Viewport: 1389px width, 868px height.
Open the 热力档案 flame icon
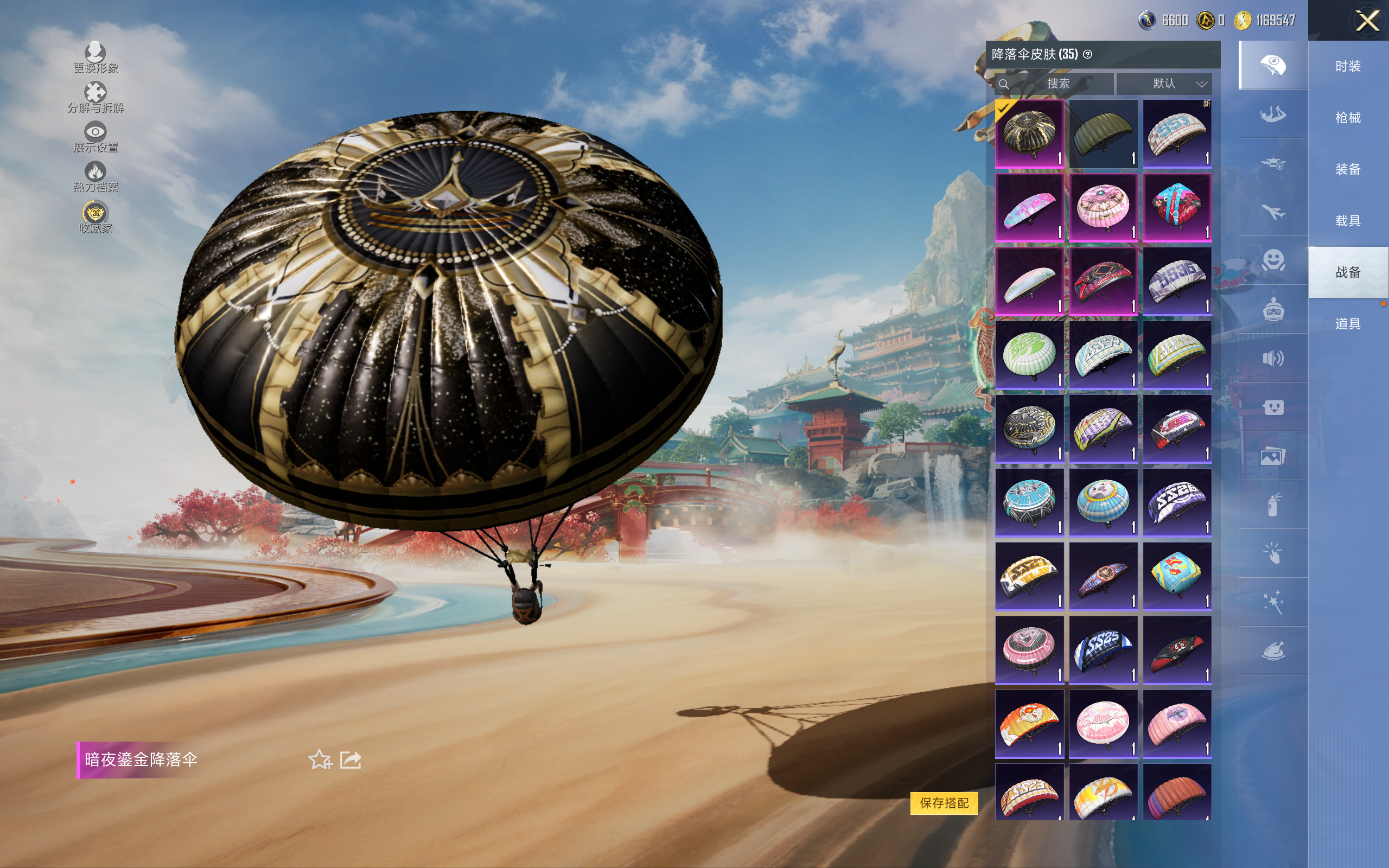pyautogui.click(x=95, y=176)
